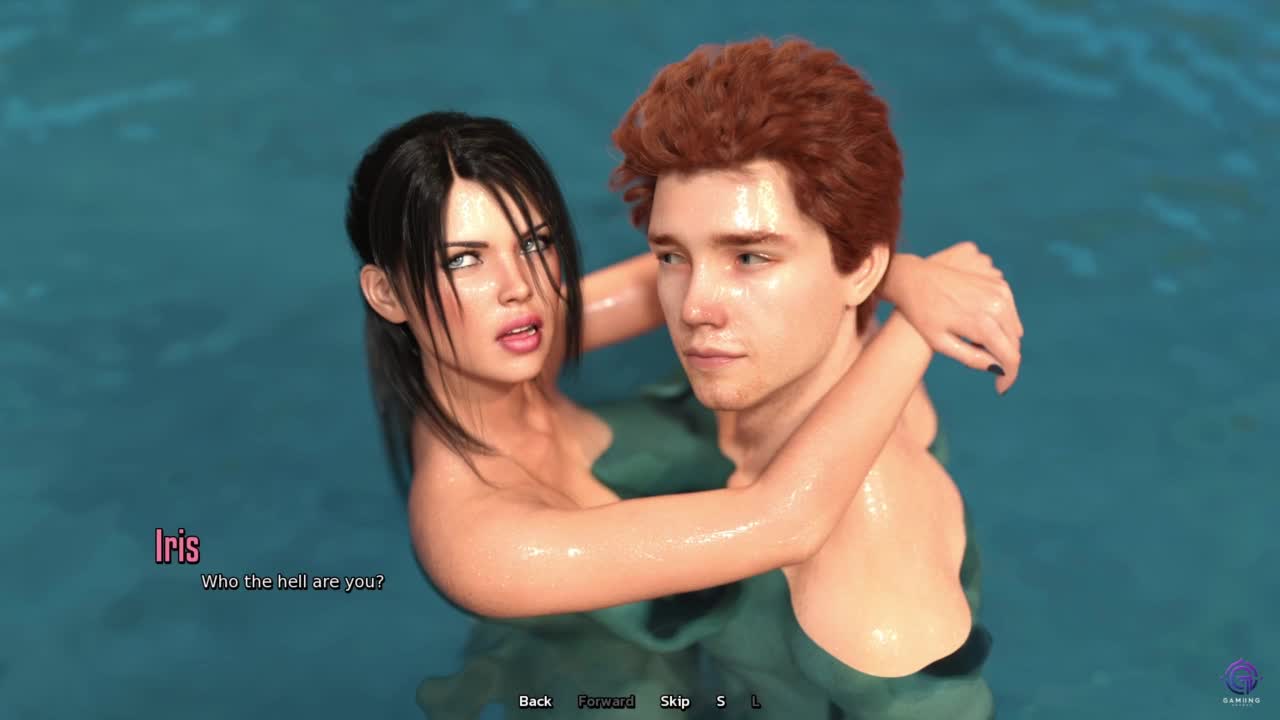
Task: Activate Skip to fast-forward dialogue
Action: click(675, 701)
